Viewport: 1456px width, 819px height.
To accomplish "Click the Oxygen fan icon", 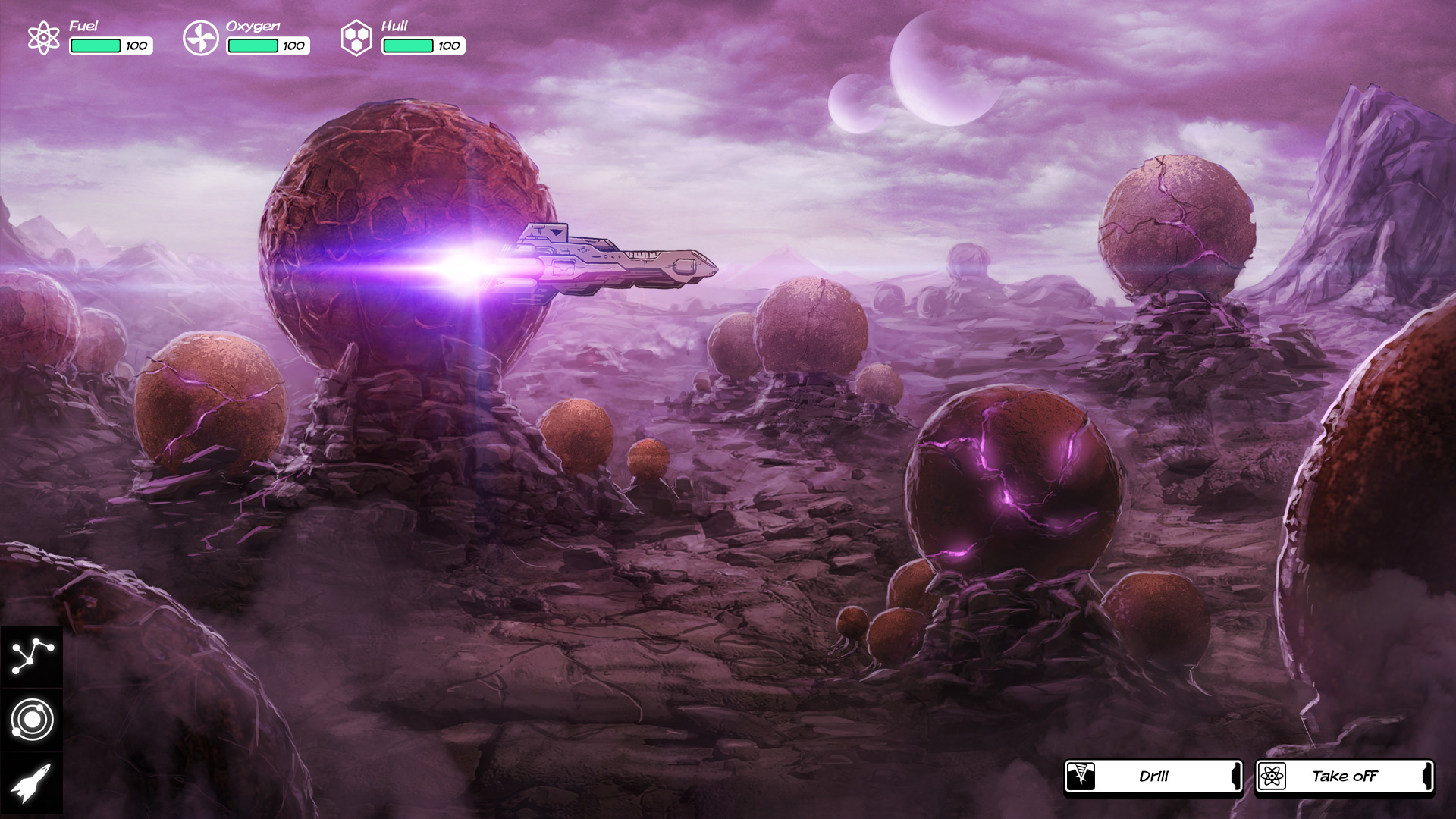I will coord(200,36).
